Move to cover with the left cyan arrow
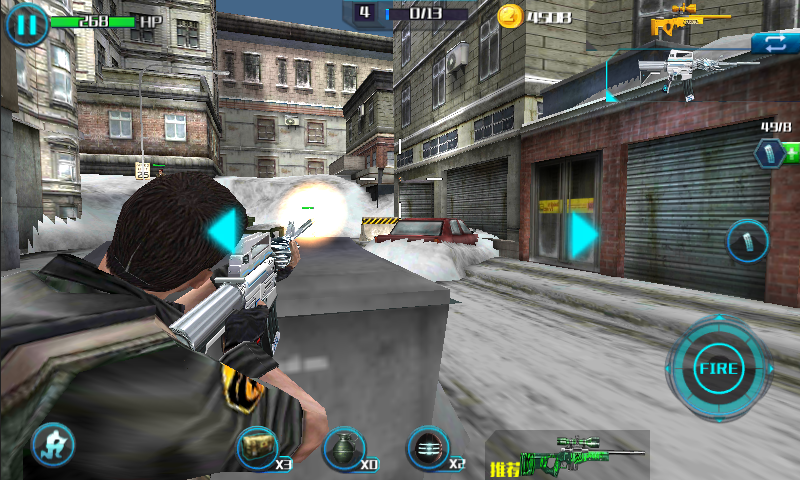The height and width of the screenshot is (480, 800). coord(223,229)
